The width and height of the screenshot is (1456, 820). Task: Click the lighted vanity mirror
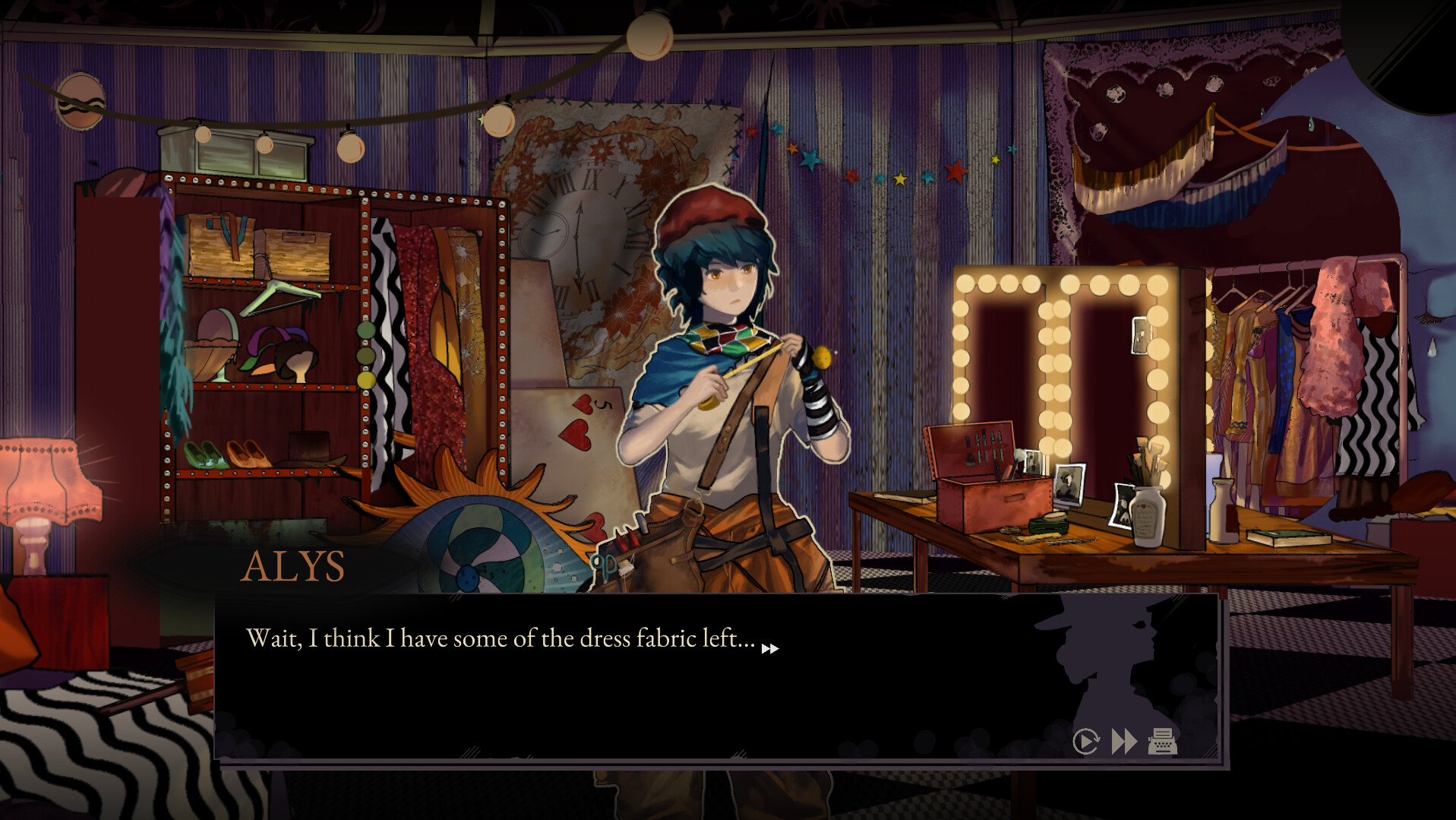(x=1063, y=357)
